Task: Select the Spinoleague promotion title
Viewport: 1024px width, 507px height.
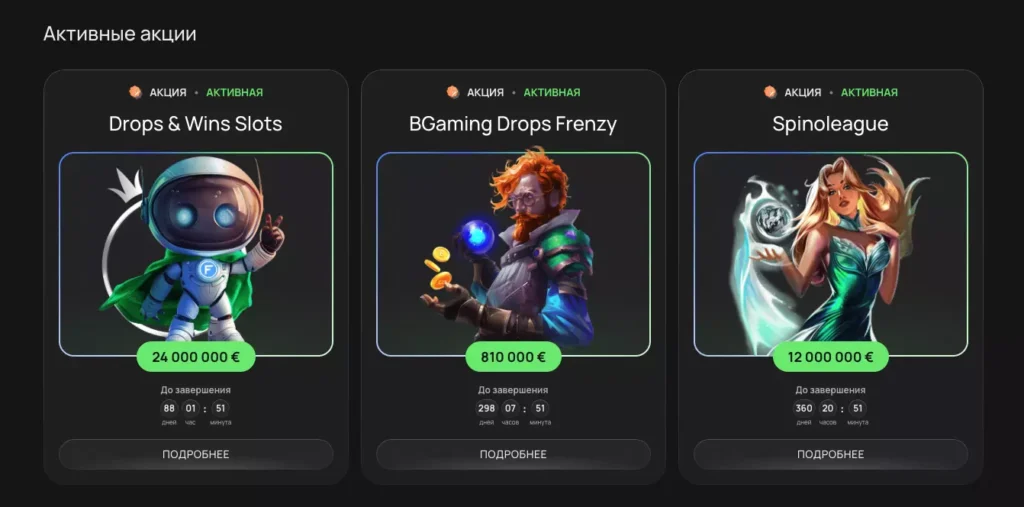Action: [830, 124]
